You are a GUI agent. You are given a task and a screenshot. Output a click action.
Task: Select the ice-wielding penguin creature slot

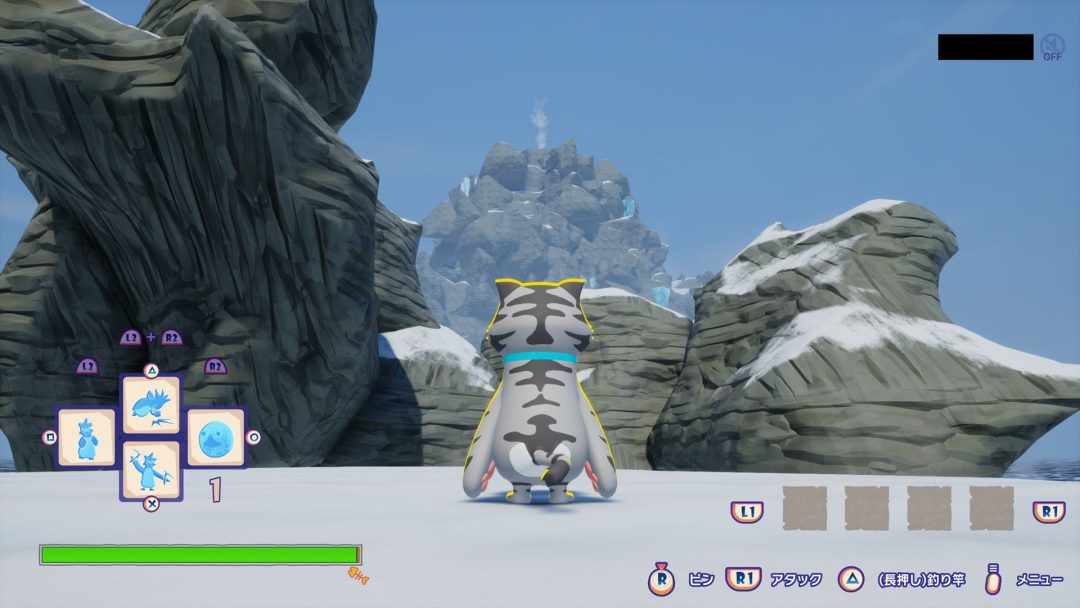coord(151,469)
